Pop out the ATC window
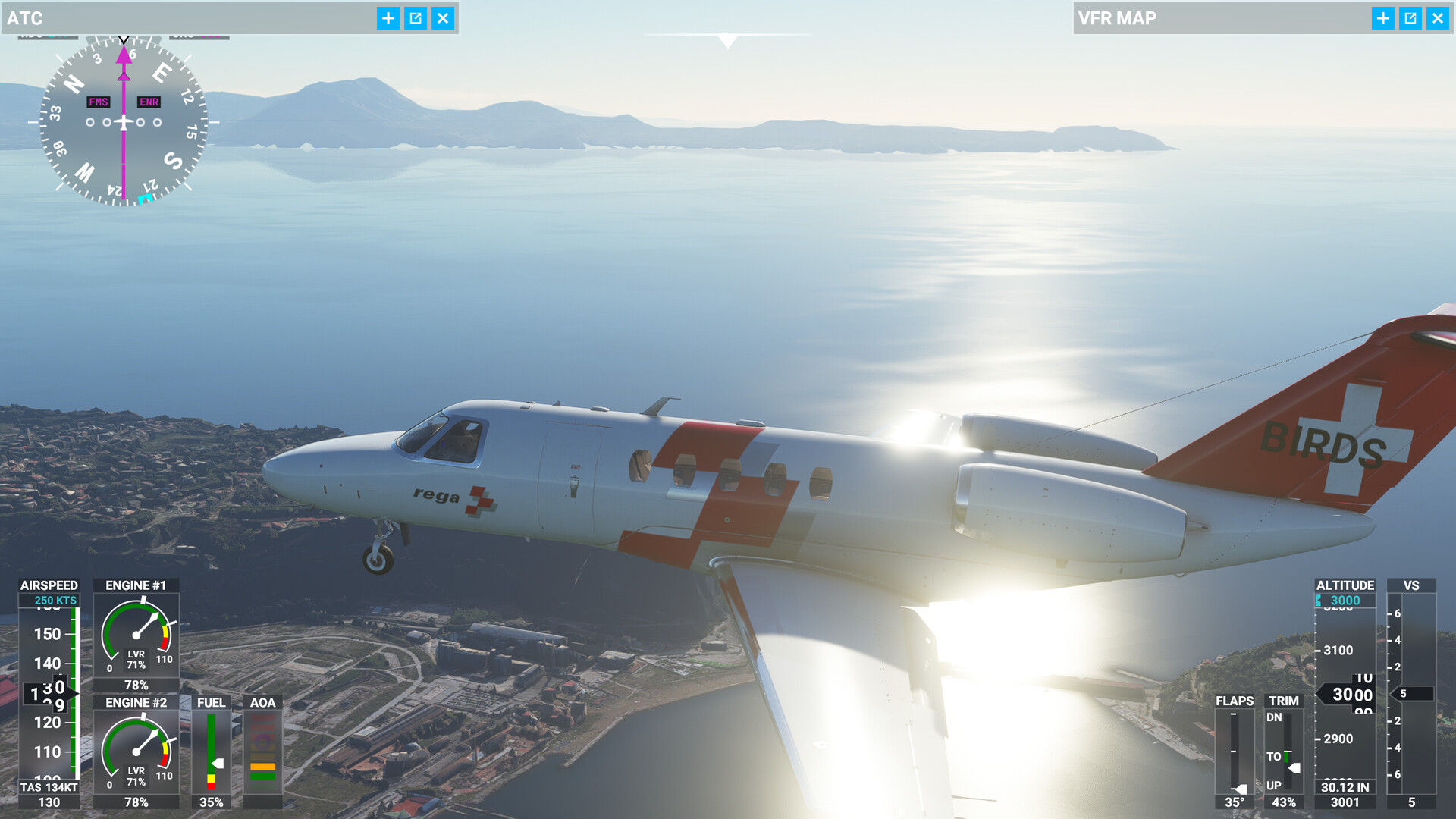This screenshot has width=1456, height=819. pos(416,18)
